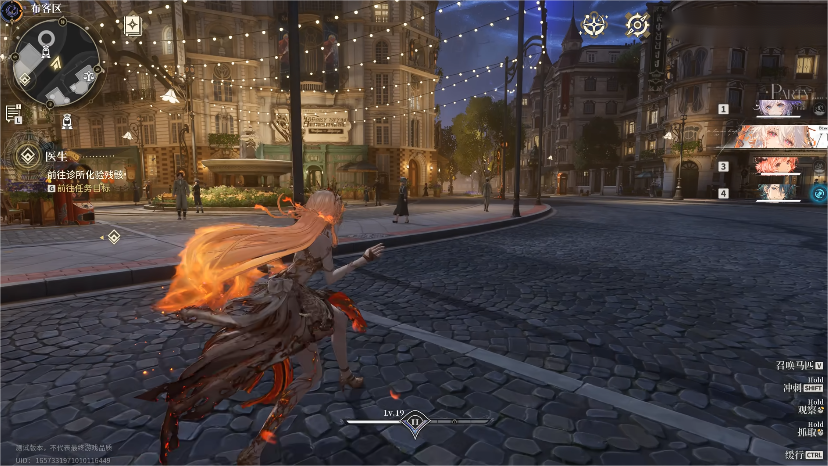The image size is (828, 466).
Task: Click the compass star icon at top
Action: point(594,25)
